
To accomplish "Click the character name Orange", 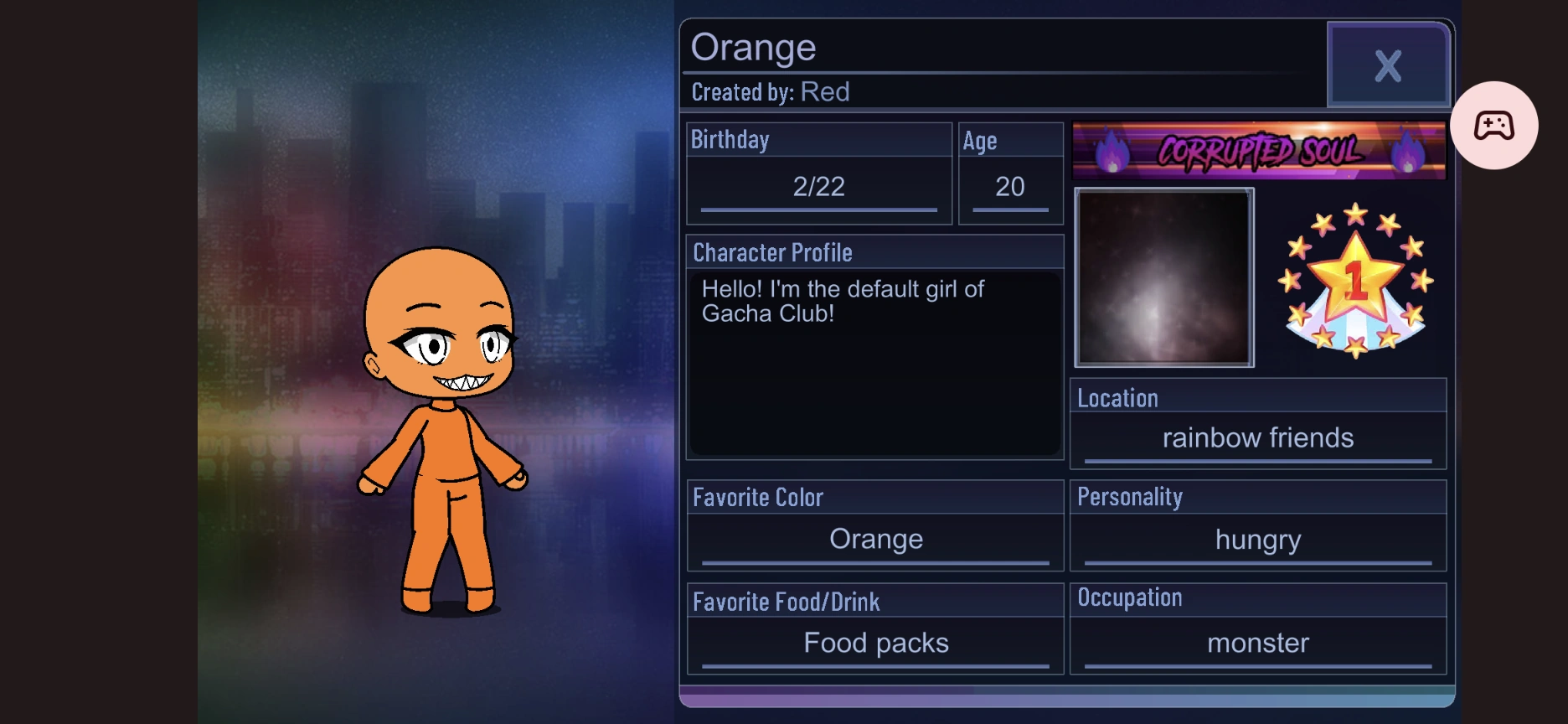I will (x=754, y=48).
